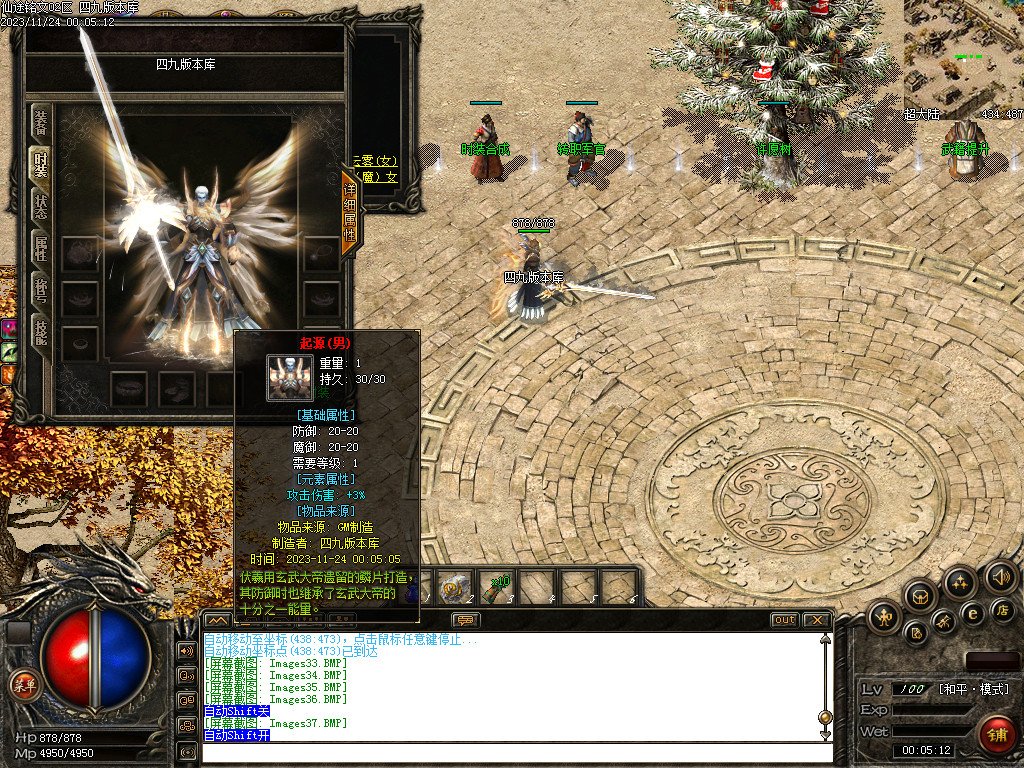Open the character figure icon

click(x=884, y=617)
